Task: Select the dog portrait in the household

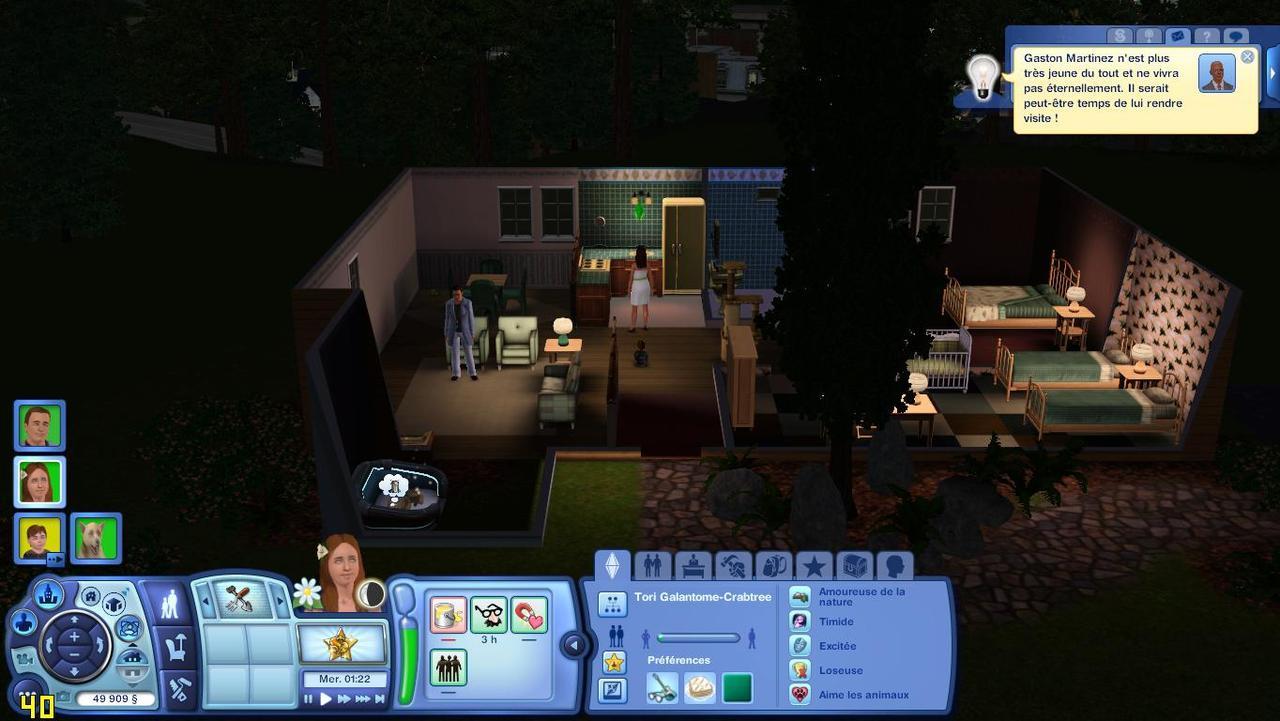Action: click(x=96, y=538)
